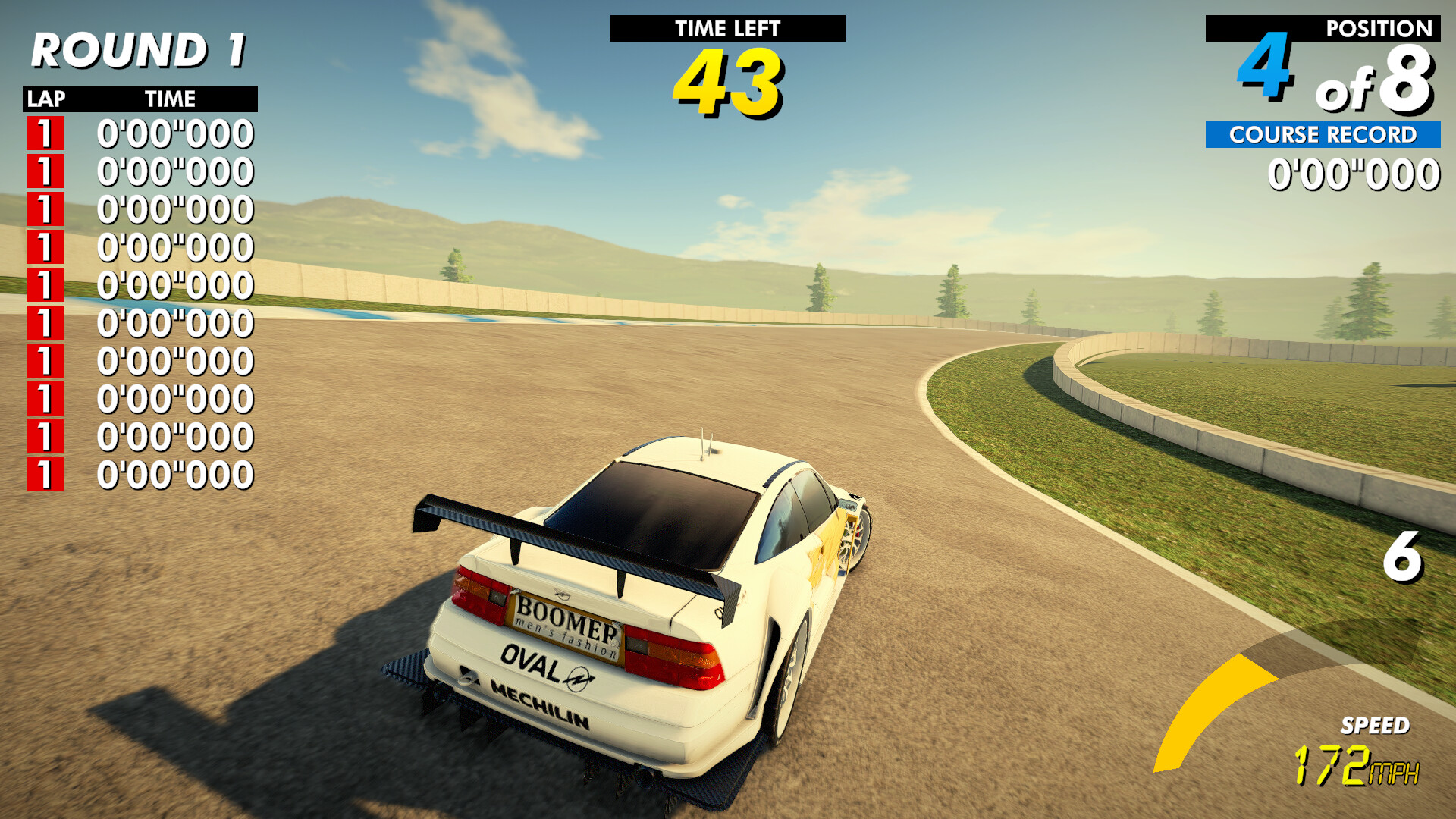The image size is (1456, 819).
Task: Click the yellow 43 countdown number
Action: [726, 83]
